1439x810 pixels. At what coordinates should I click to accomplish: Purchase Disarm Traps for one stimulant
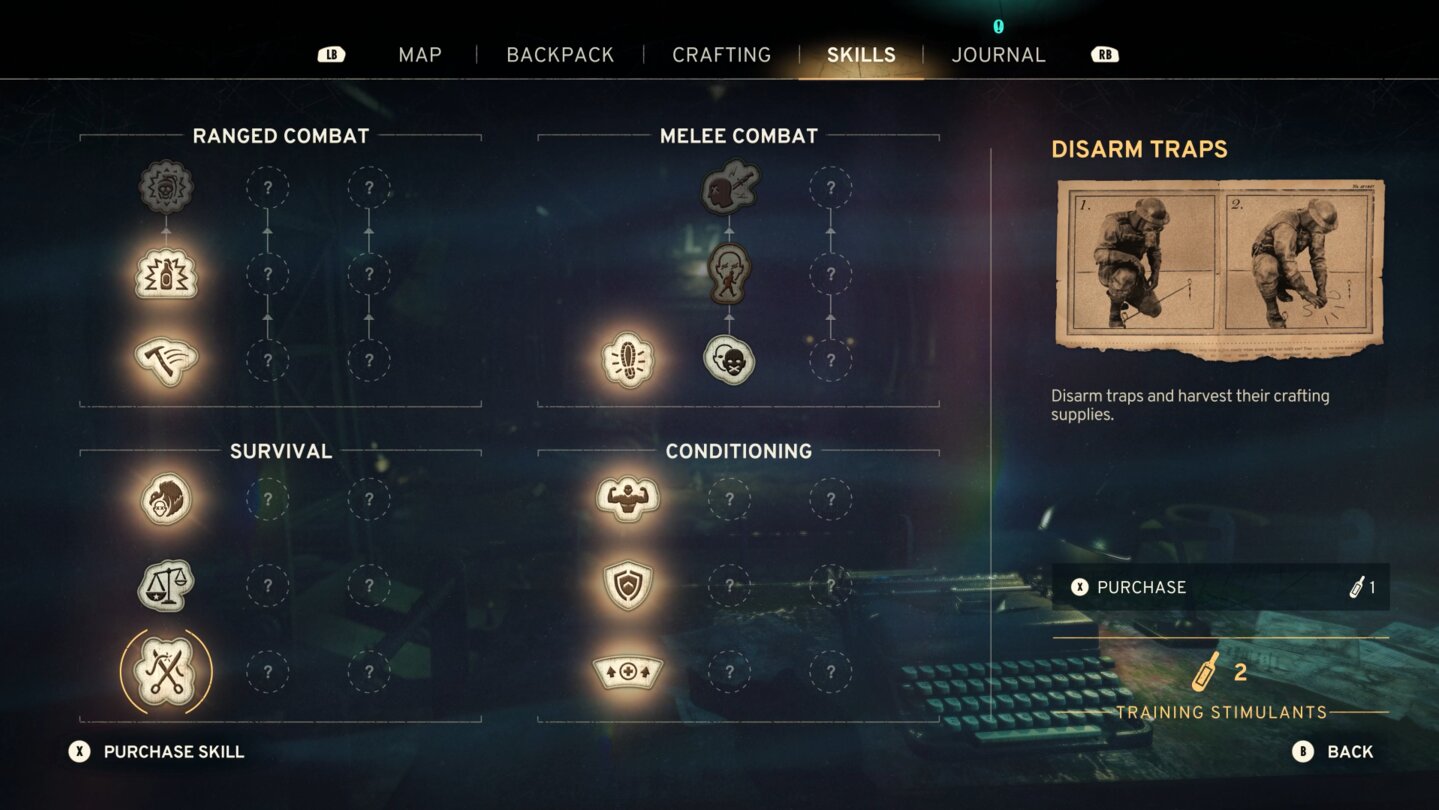coord(1220,587)
